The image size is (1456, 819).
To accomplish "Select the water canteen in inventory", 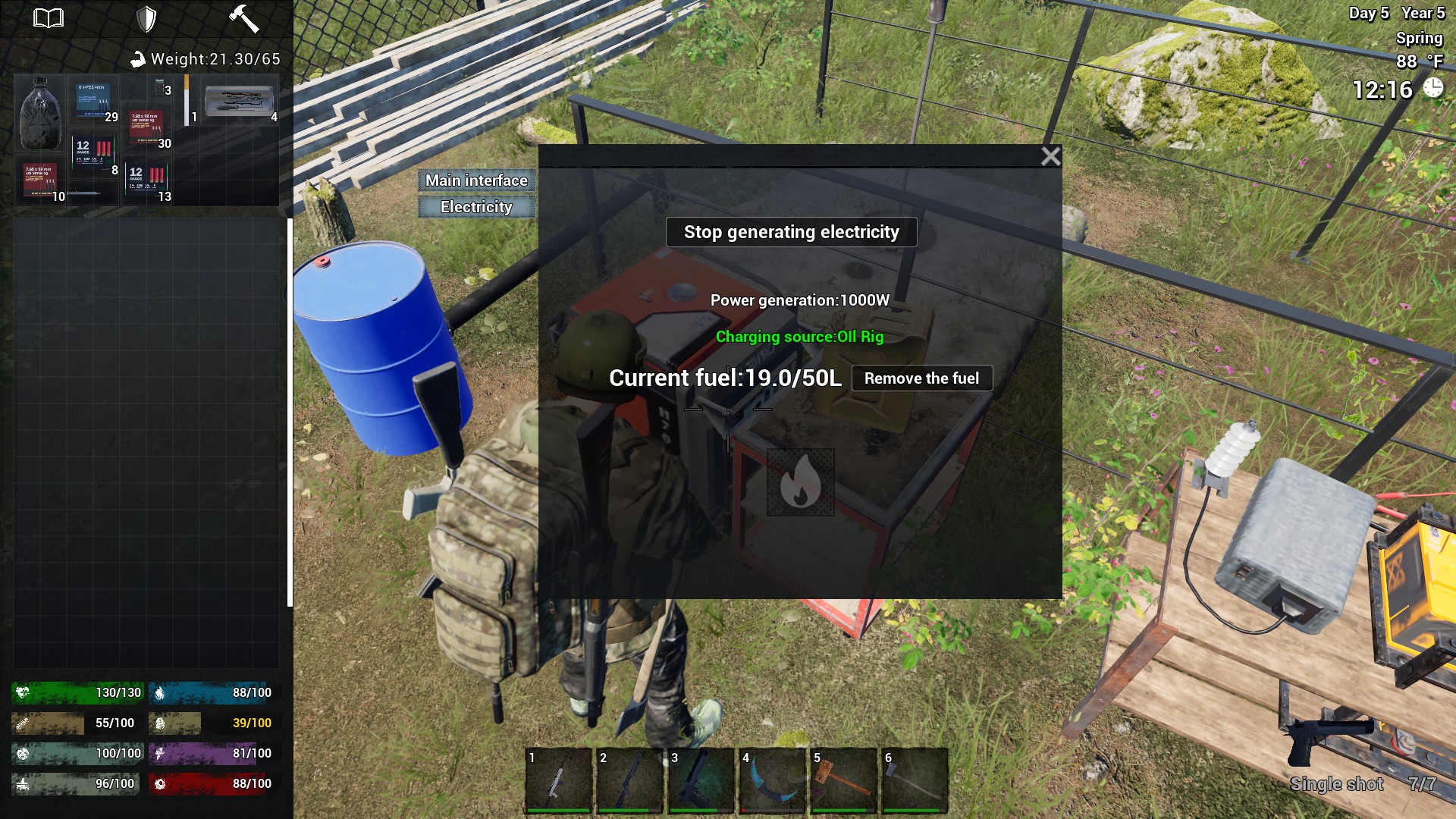I will click(x=40, y=114).
